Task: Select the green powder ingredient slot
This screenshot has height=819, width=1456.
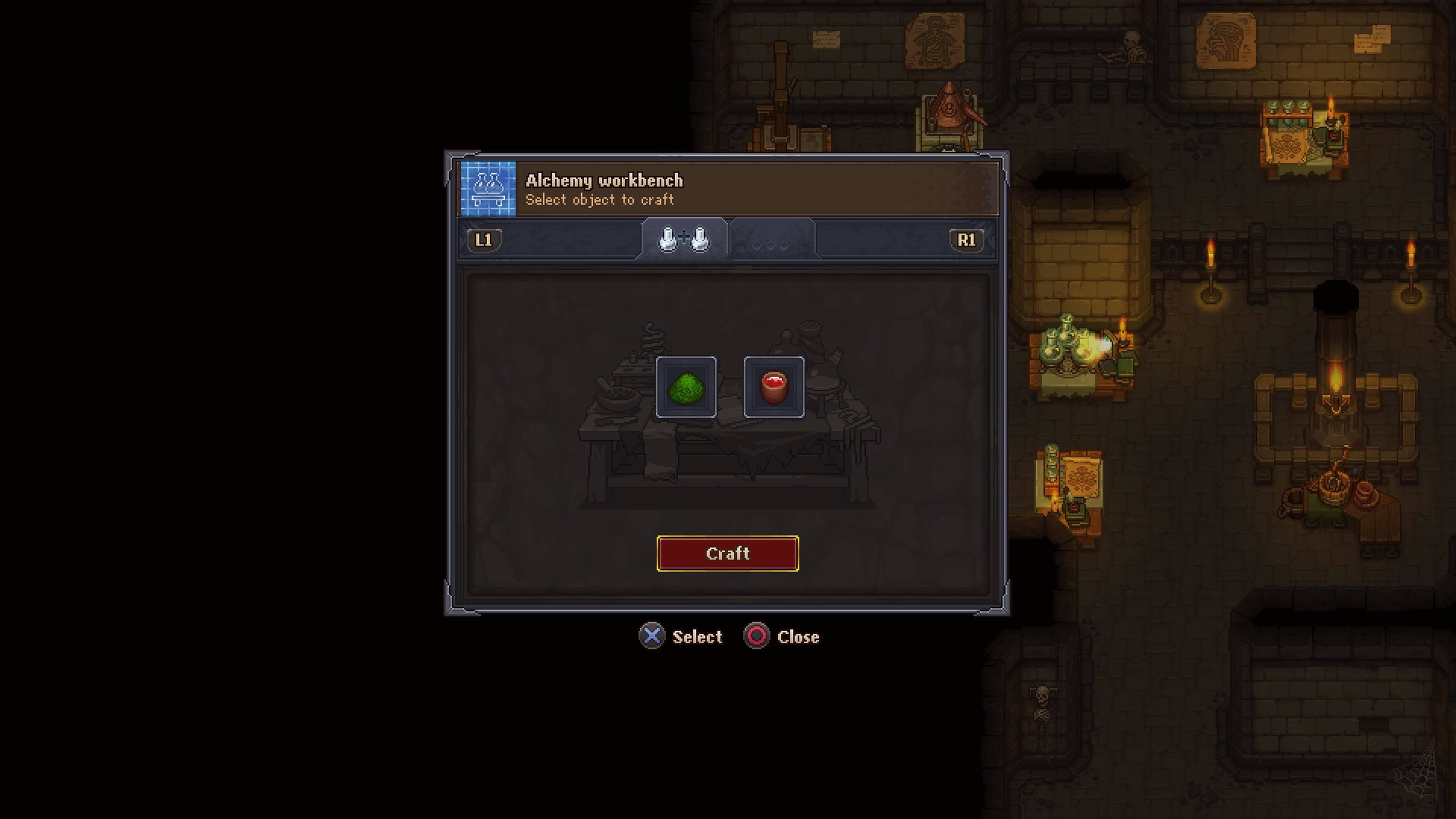Action: 686,387
